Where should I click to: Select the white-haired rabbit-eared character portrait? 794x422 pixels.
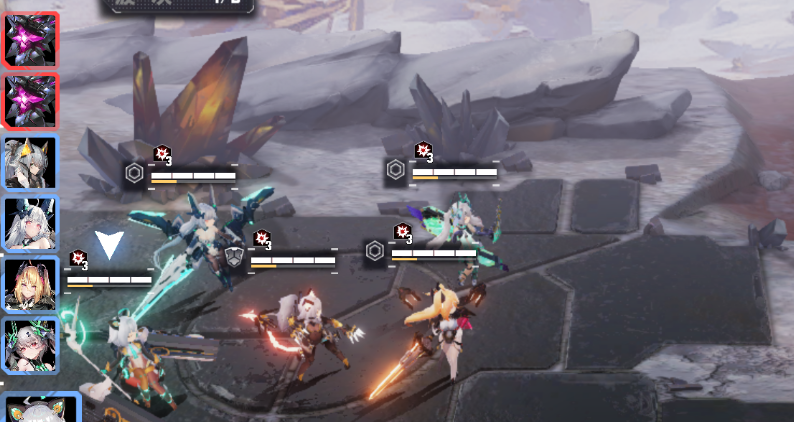(x=30, y=224)
